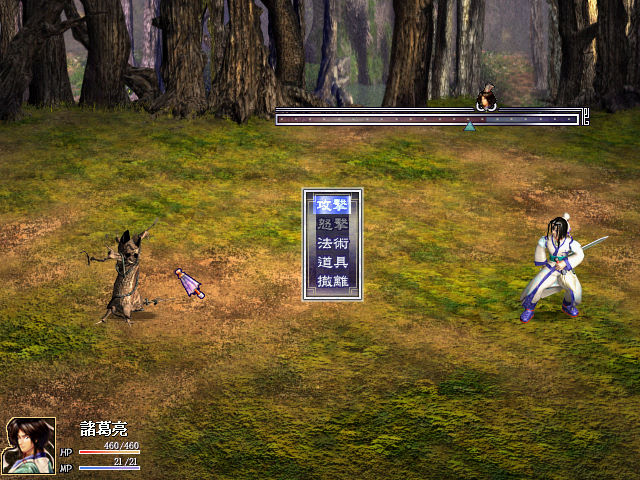Screen dimensions: 640x480
Task: Click the 諸葛亮 character portrait
Action: [x=30, y=445]
